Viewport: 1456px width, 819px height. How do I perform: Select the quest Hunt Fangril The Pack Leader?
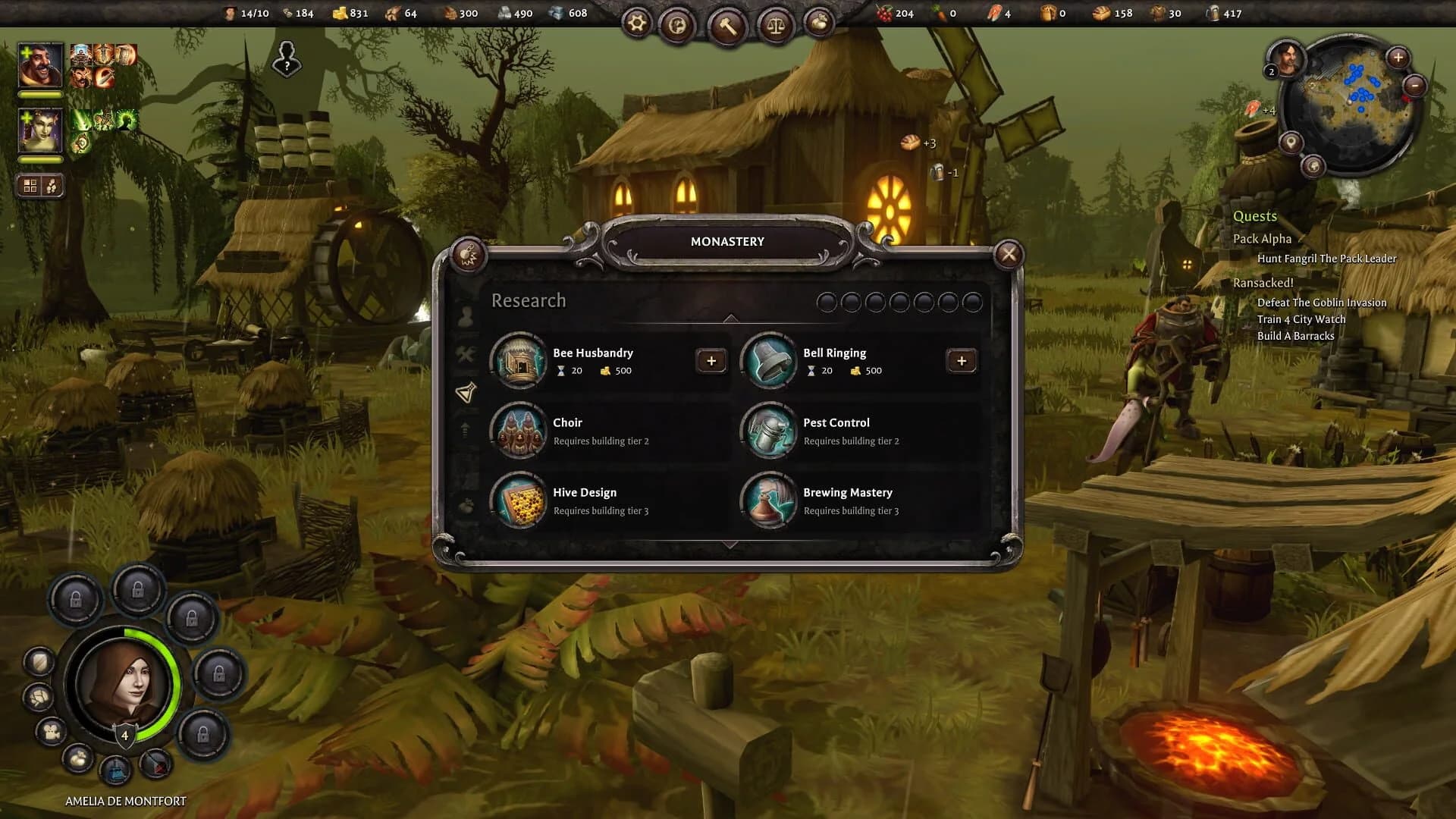(1326, 259)
